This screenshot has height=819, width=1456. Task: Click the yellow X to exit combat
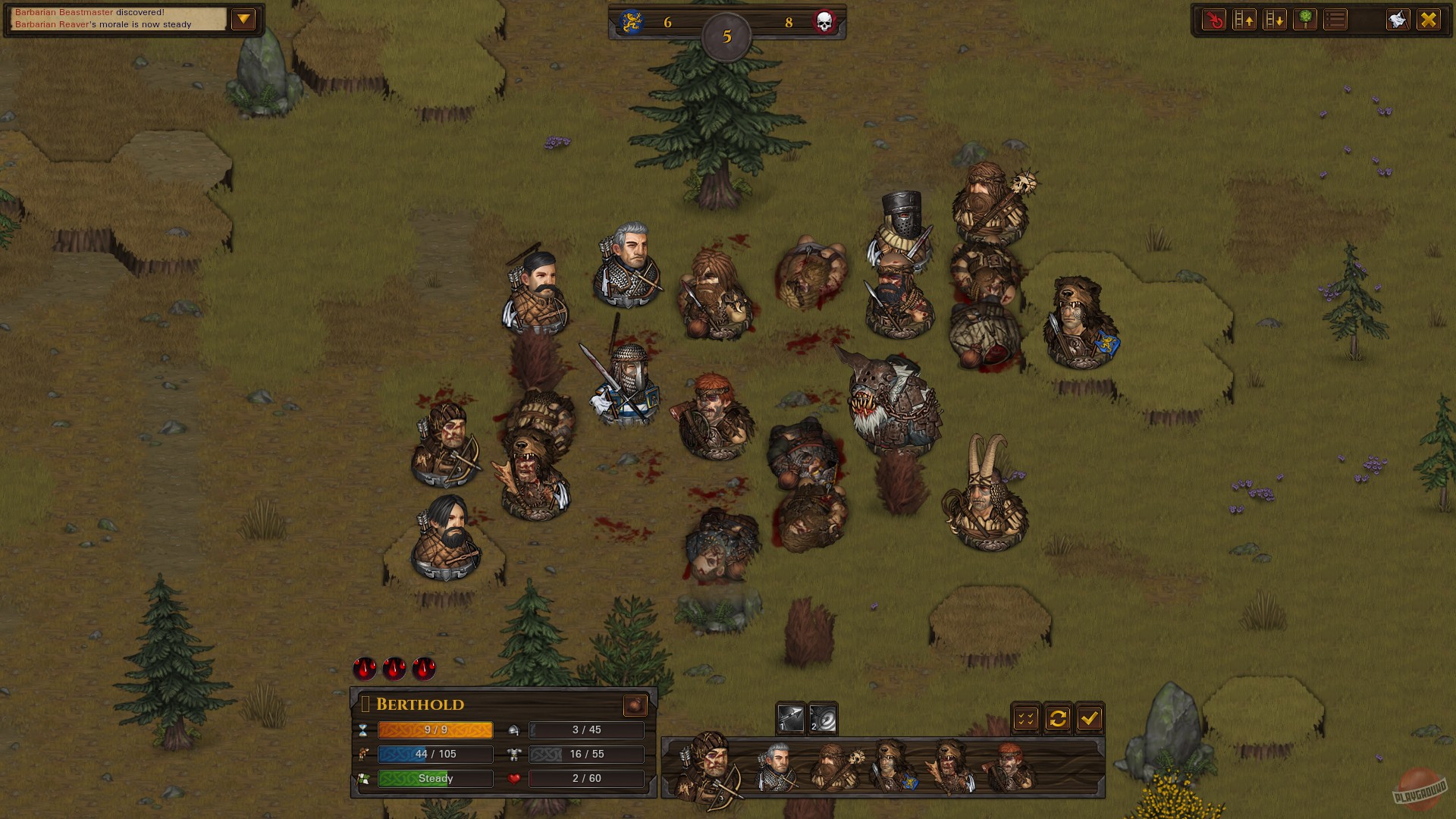[1430, 19]
